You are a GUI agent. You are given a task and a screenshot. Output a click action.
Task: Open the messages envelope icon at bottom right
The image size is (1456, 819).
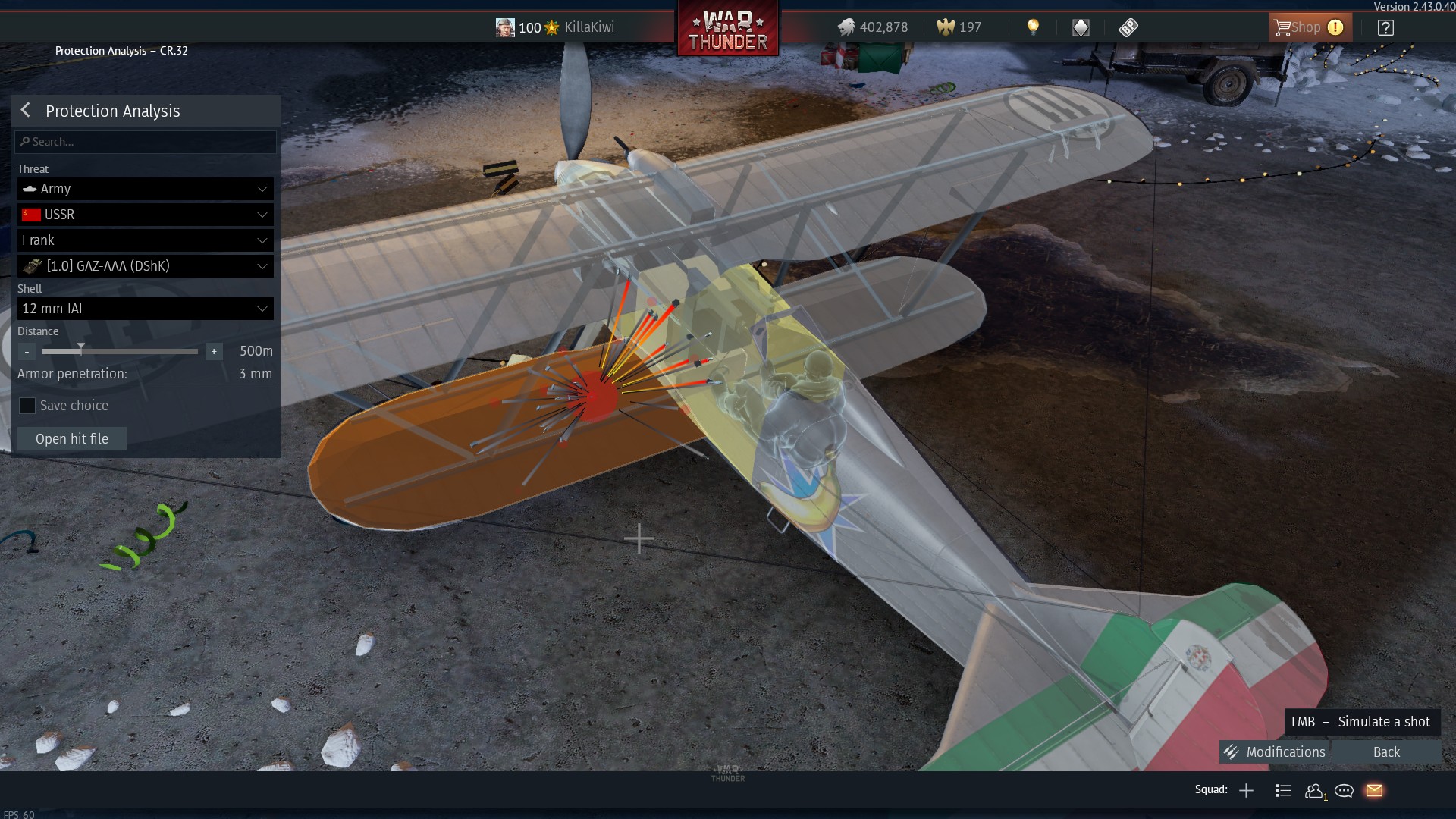click(x=1374, y=790)
